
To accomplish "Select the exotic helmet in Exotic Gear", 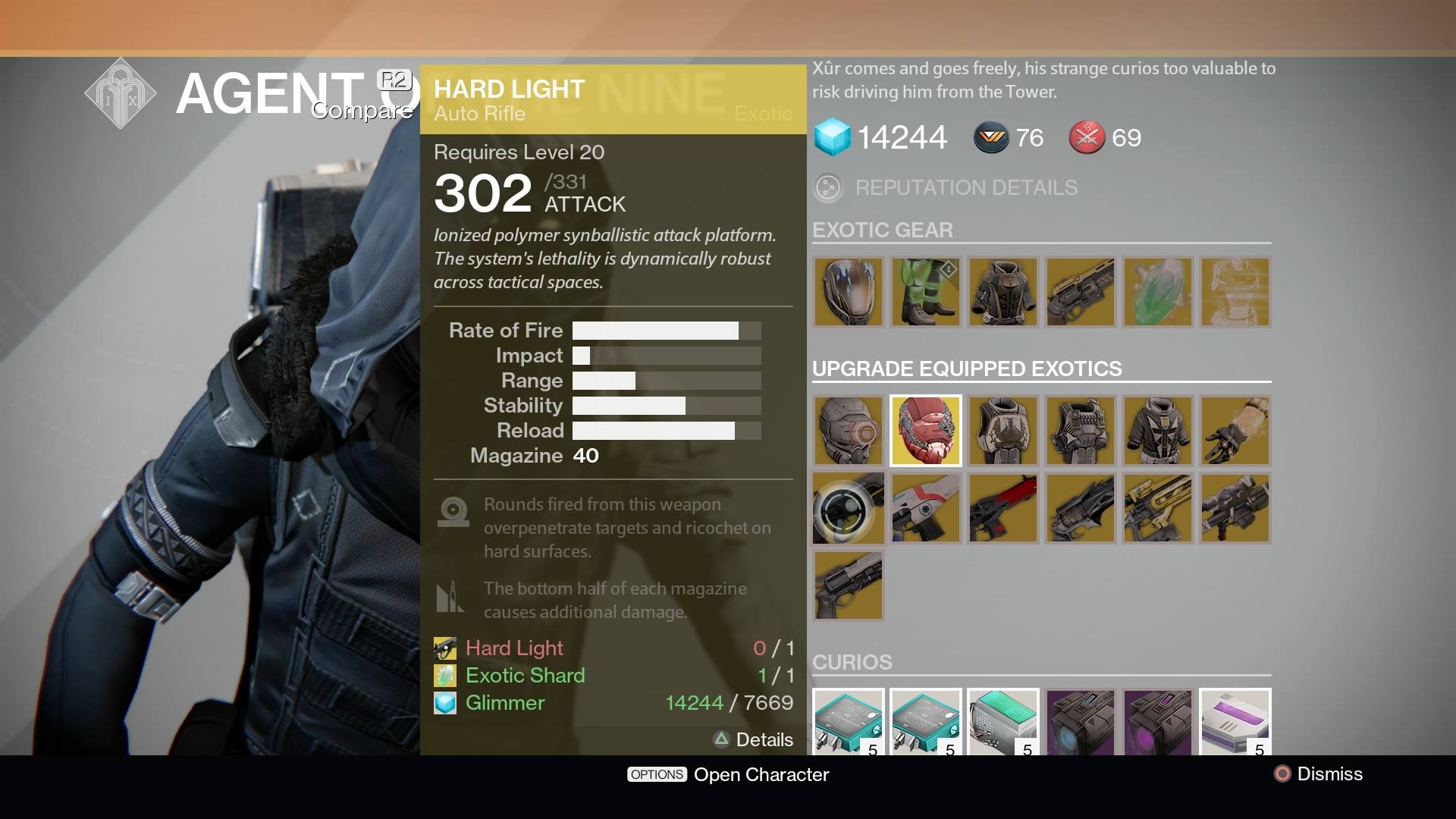I will 849,292.
